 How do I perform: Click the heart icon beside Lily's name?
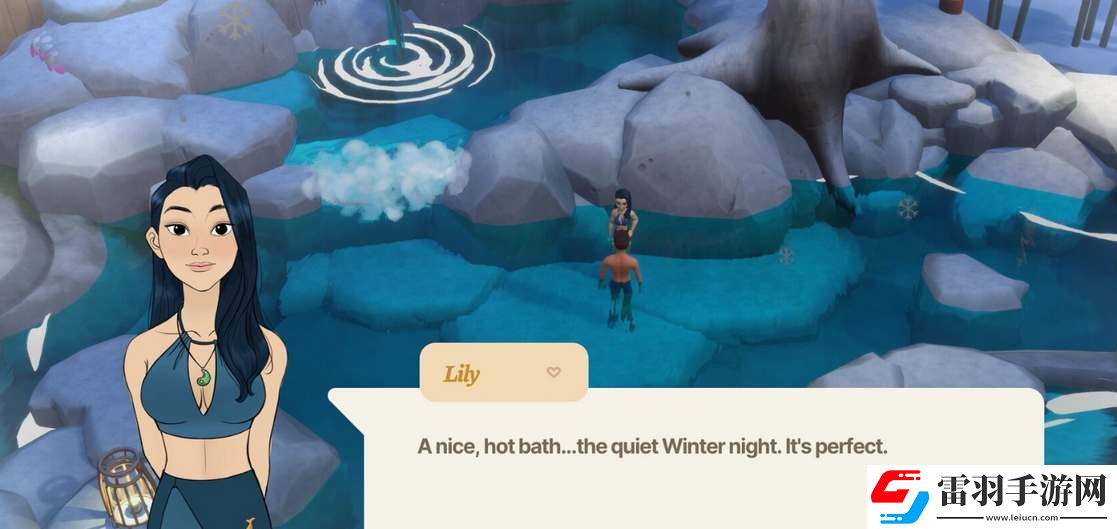(x=553, y=373)
